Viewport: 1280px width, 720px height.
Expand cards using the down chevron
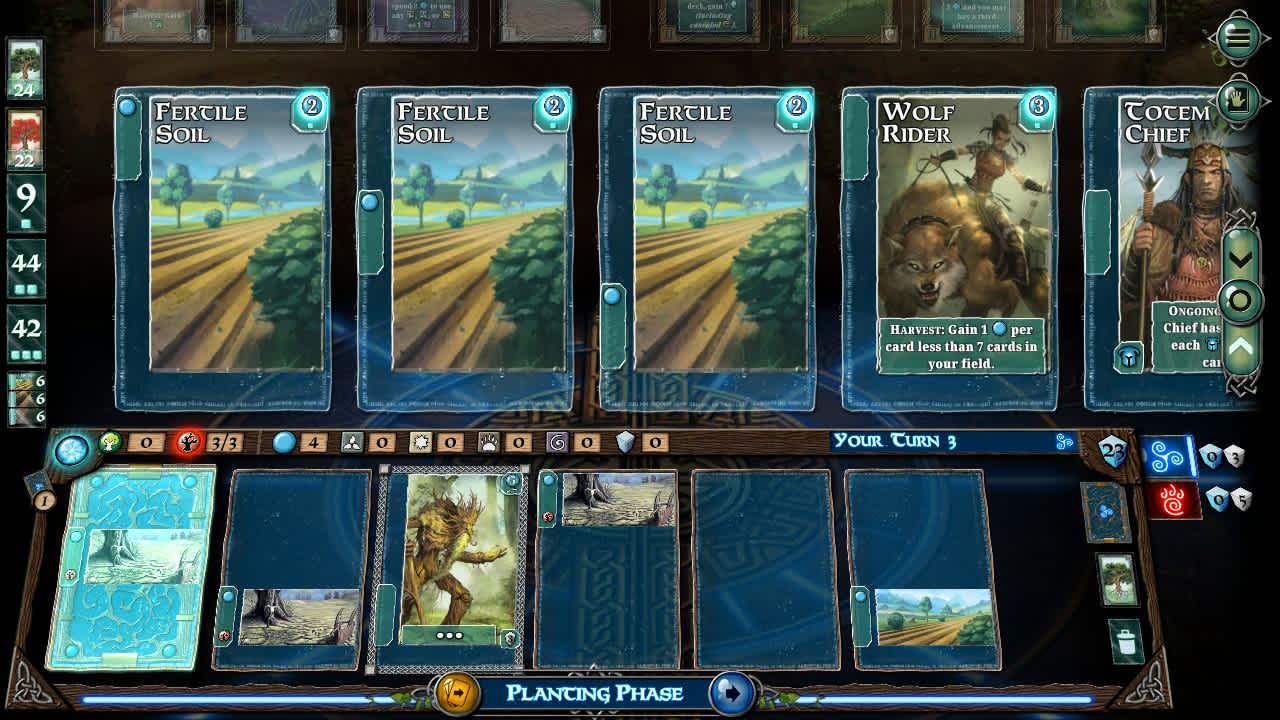(x=1238, y=258)
